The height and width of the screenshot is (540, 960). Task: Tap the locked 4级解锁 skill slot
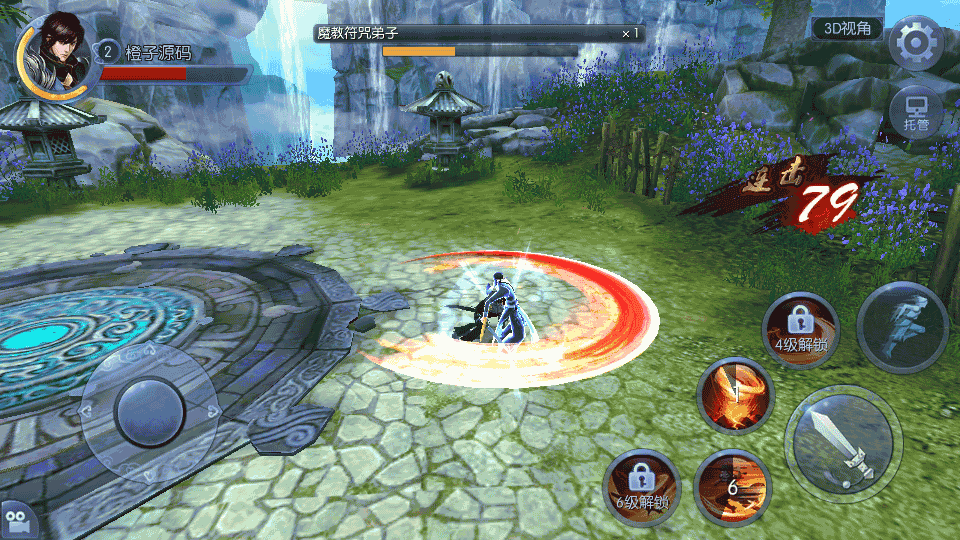click(800, 329)
